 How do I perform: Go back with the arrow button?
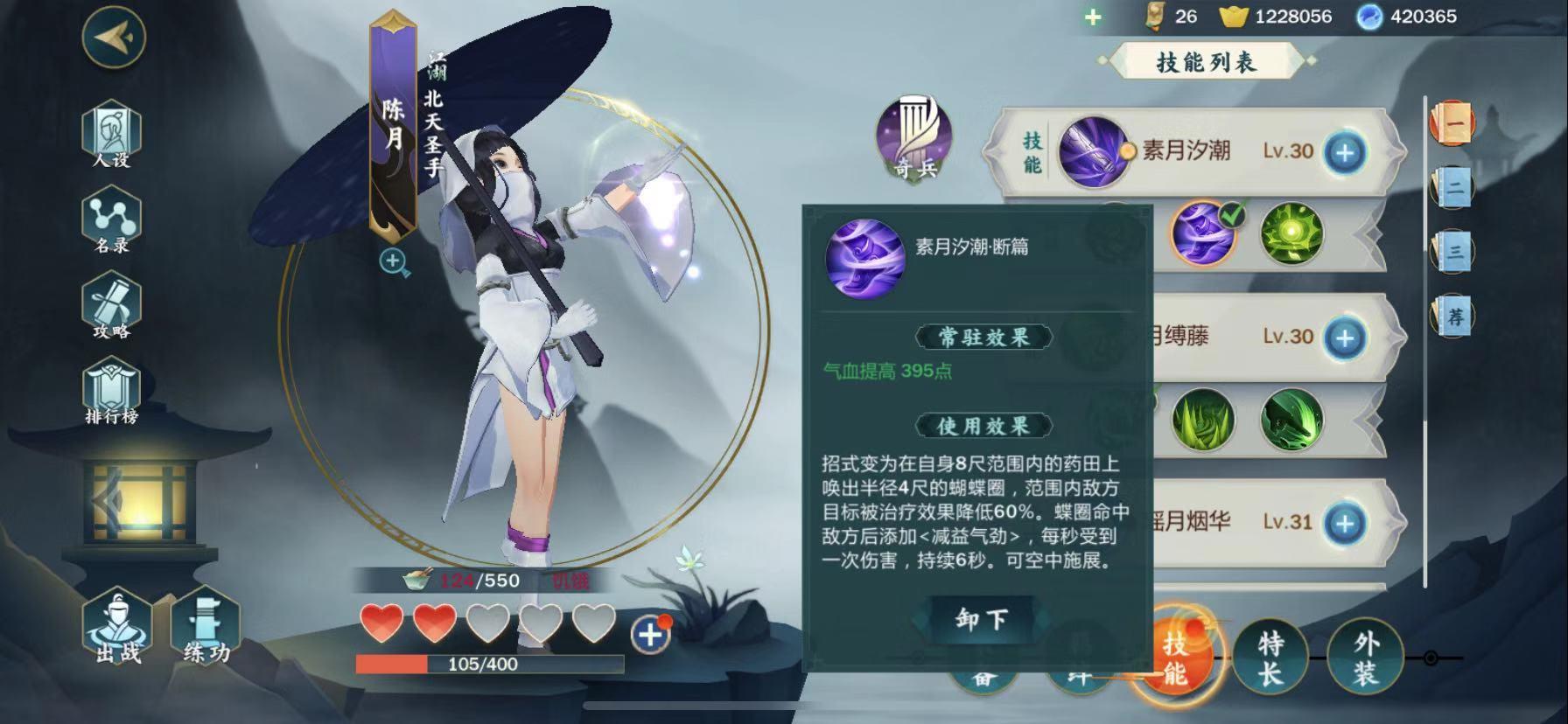tap(114, 37)
